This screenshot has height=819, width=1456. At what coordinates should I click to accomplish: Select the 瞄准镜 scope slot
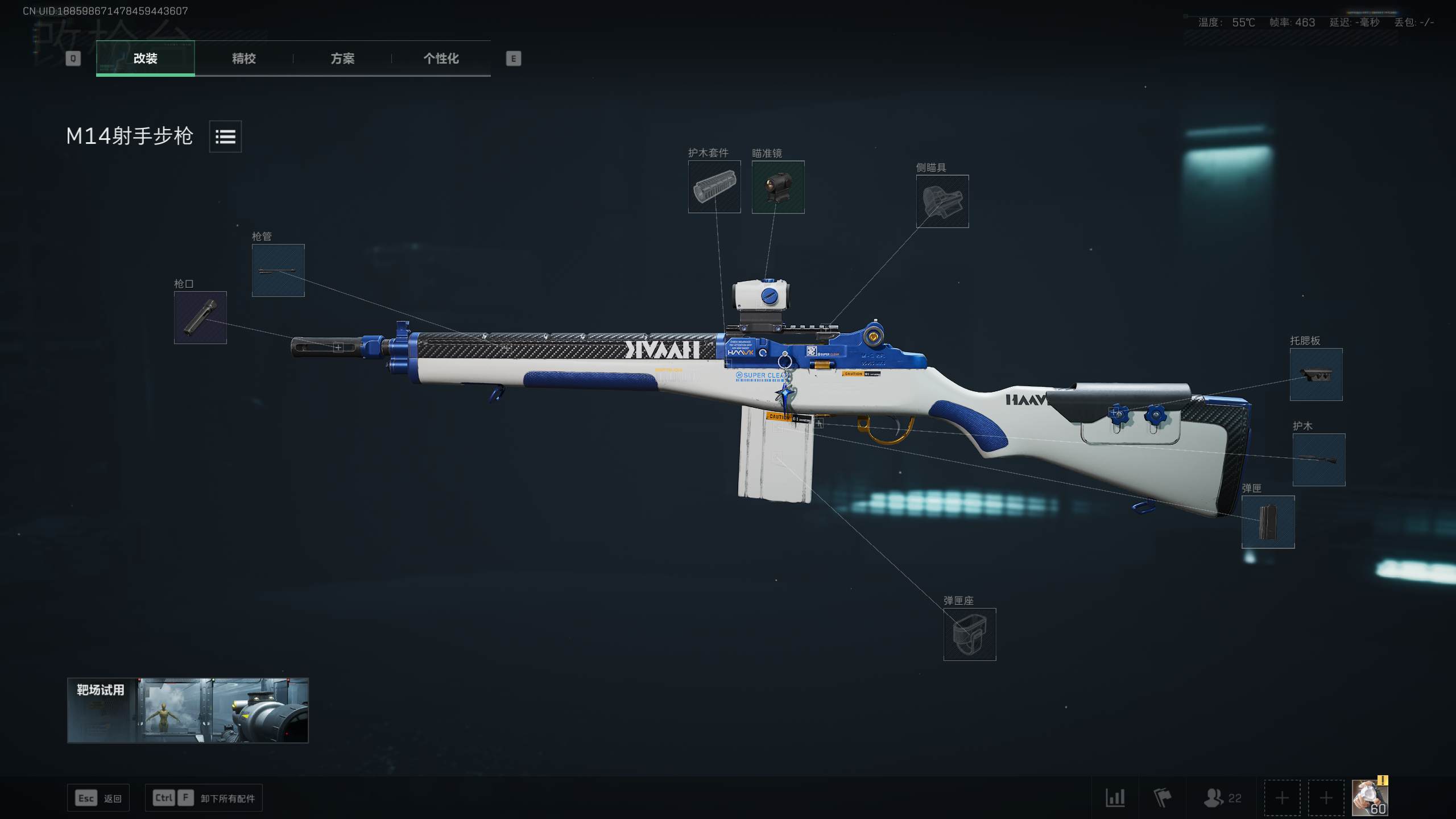point(778,187)
